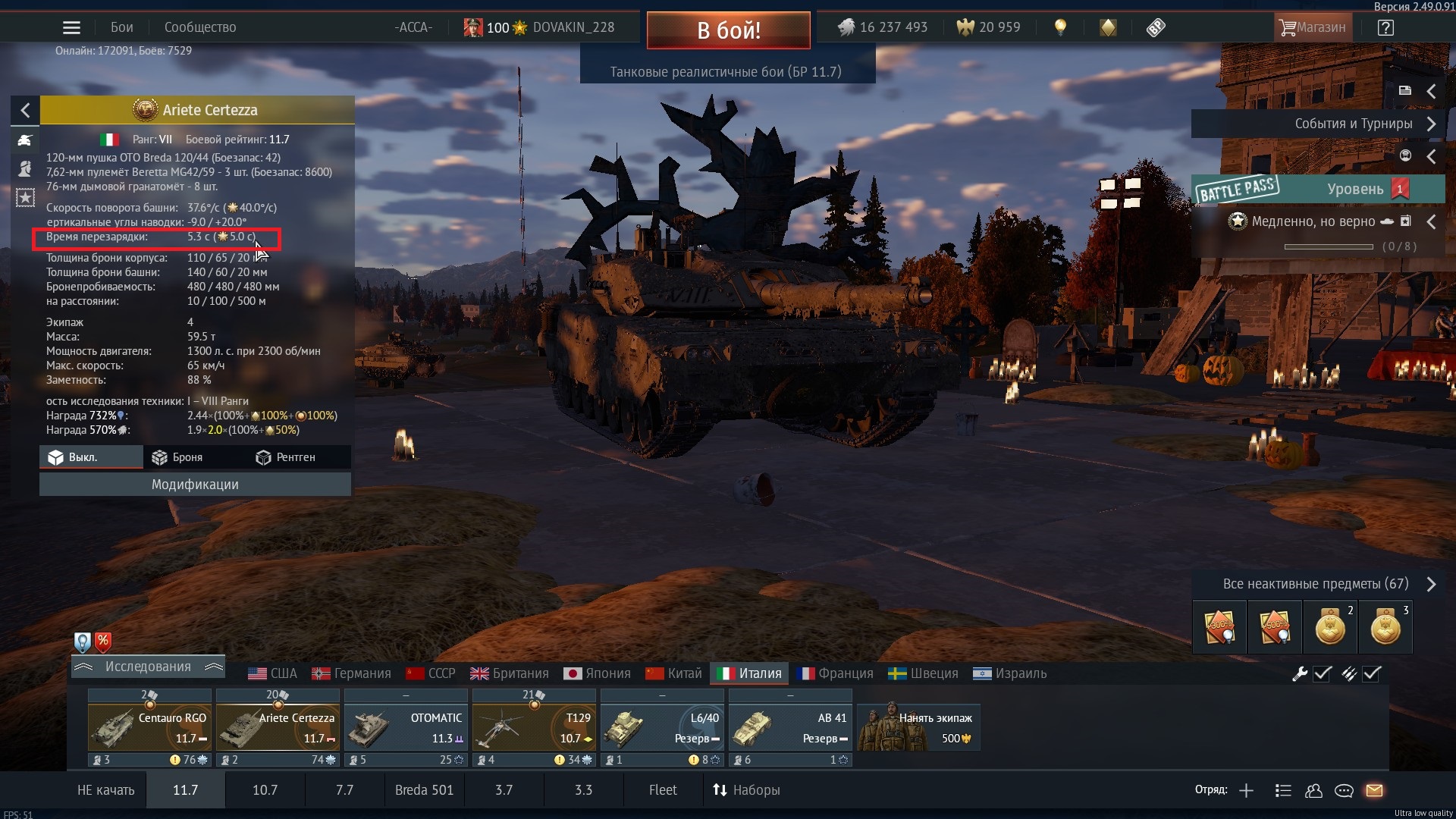
Task: Open Модификации for Ariete Certezza
Action: click(195, 485)
